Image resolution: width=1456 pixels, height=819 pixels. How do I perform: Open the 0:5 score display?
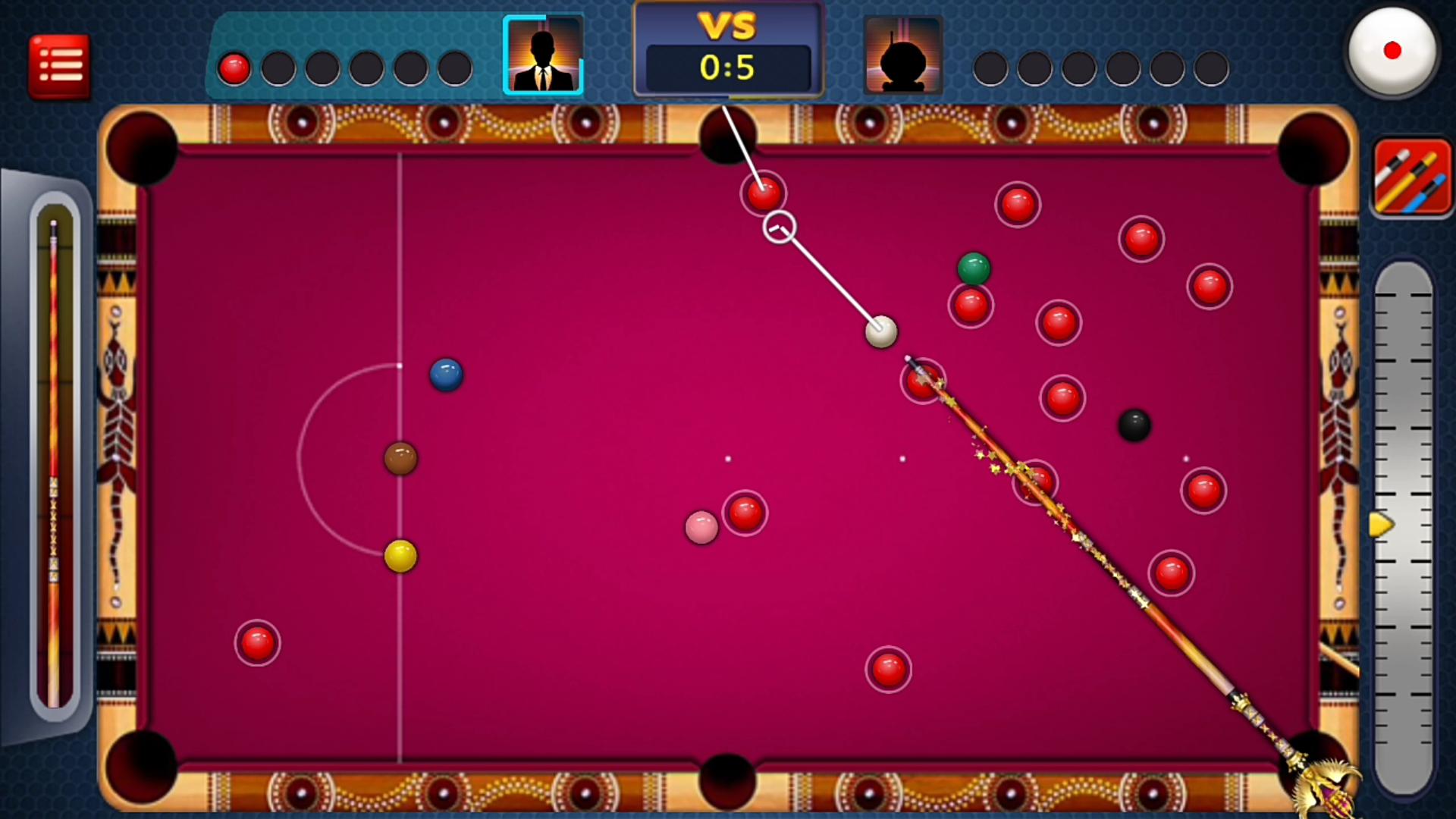726,67
